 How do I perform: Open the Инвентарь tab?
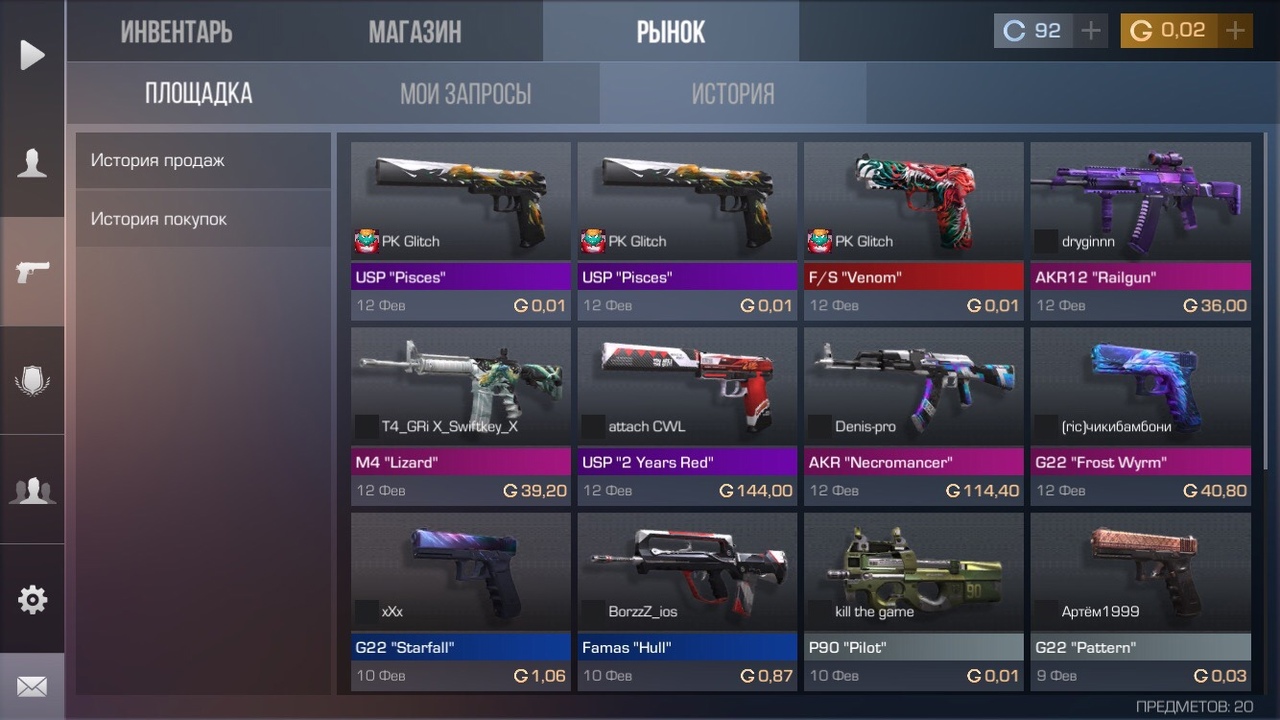pos(177,32)
